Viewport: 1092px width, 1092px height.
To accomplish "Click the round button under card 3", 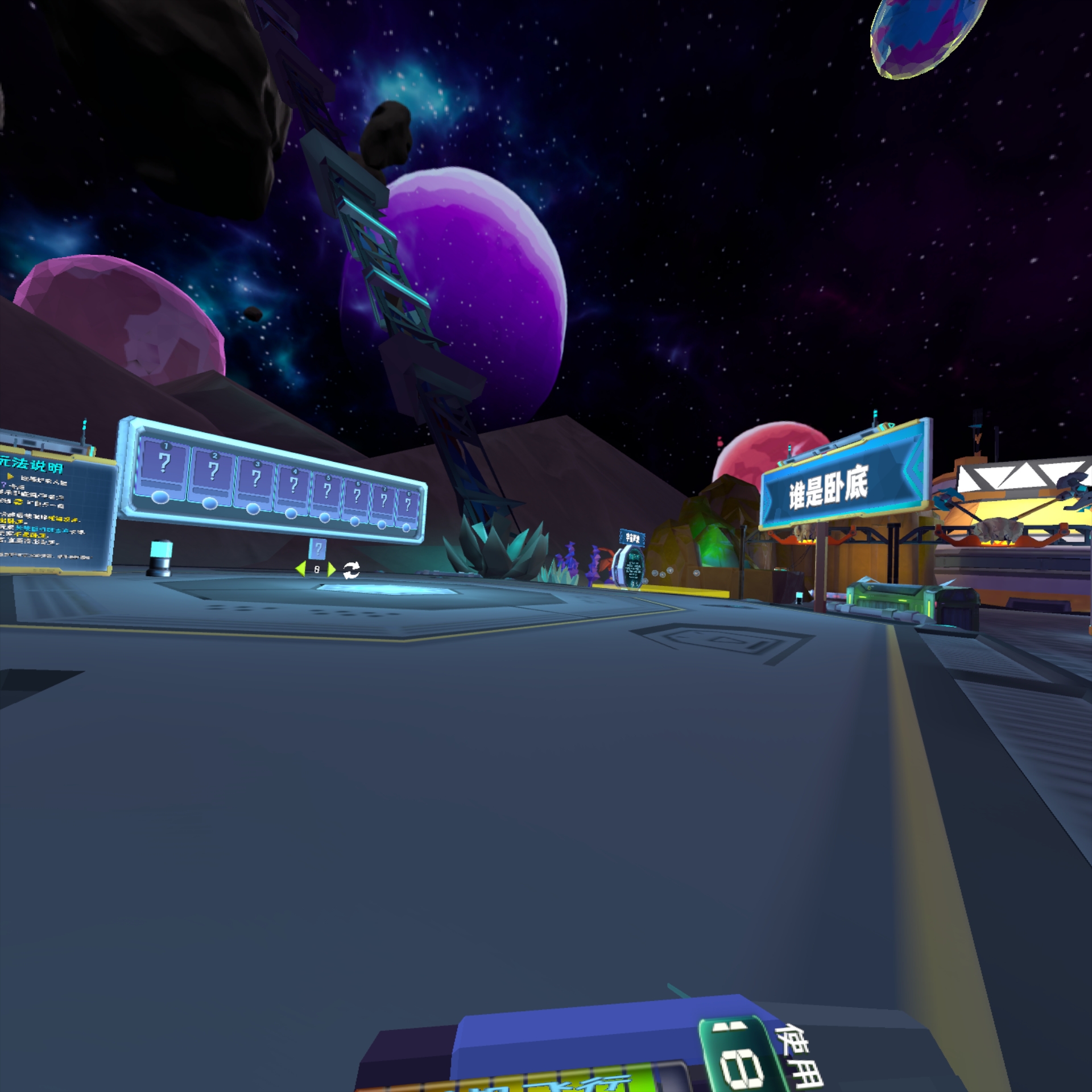I will (x=253, y=509).
